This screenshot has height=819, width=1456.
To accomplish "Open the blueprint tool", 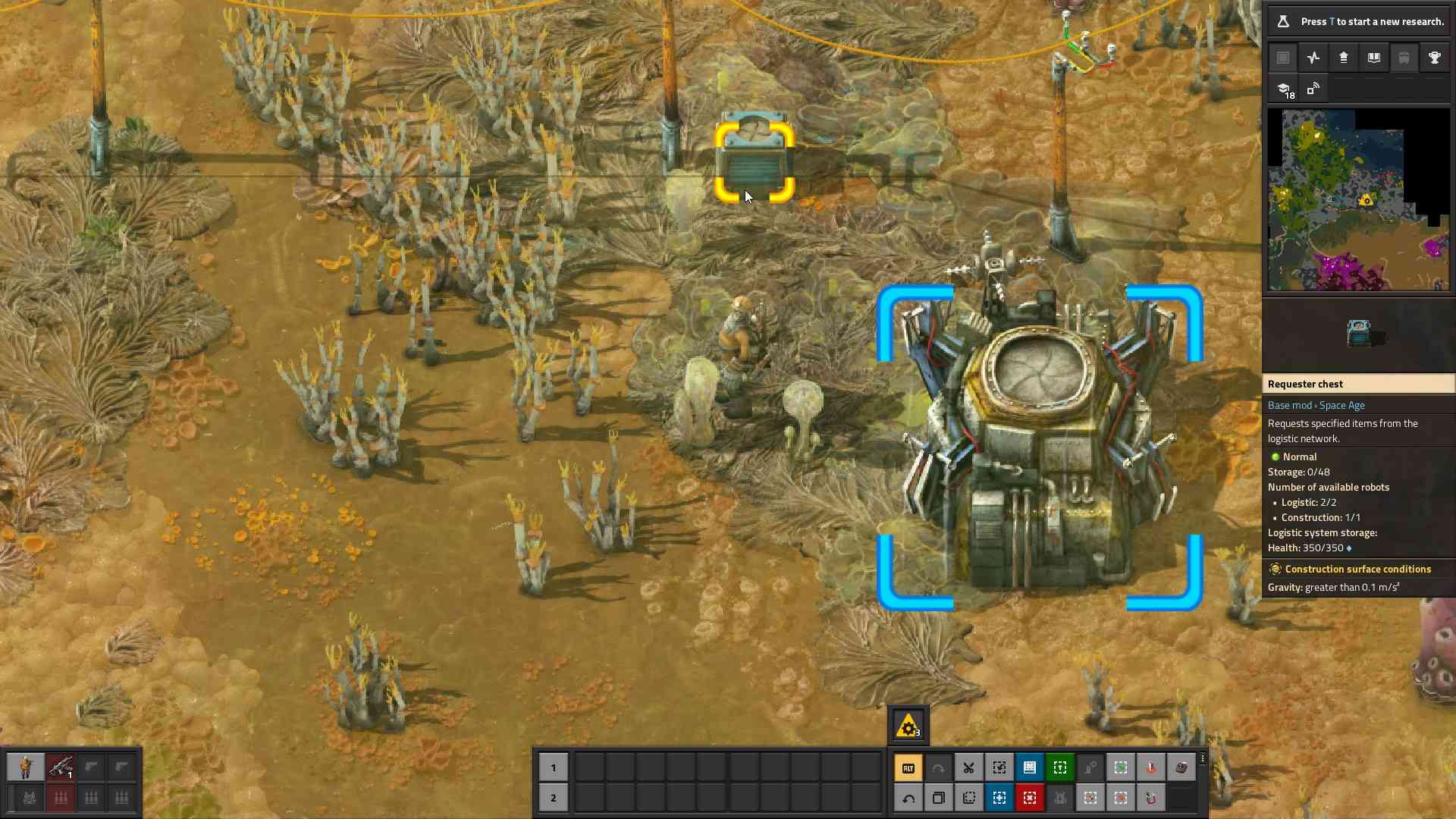I will tap(1030, 767).
